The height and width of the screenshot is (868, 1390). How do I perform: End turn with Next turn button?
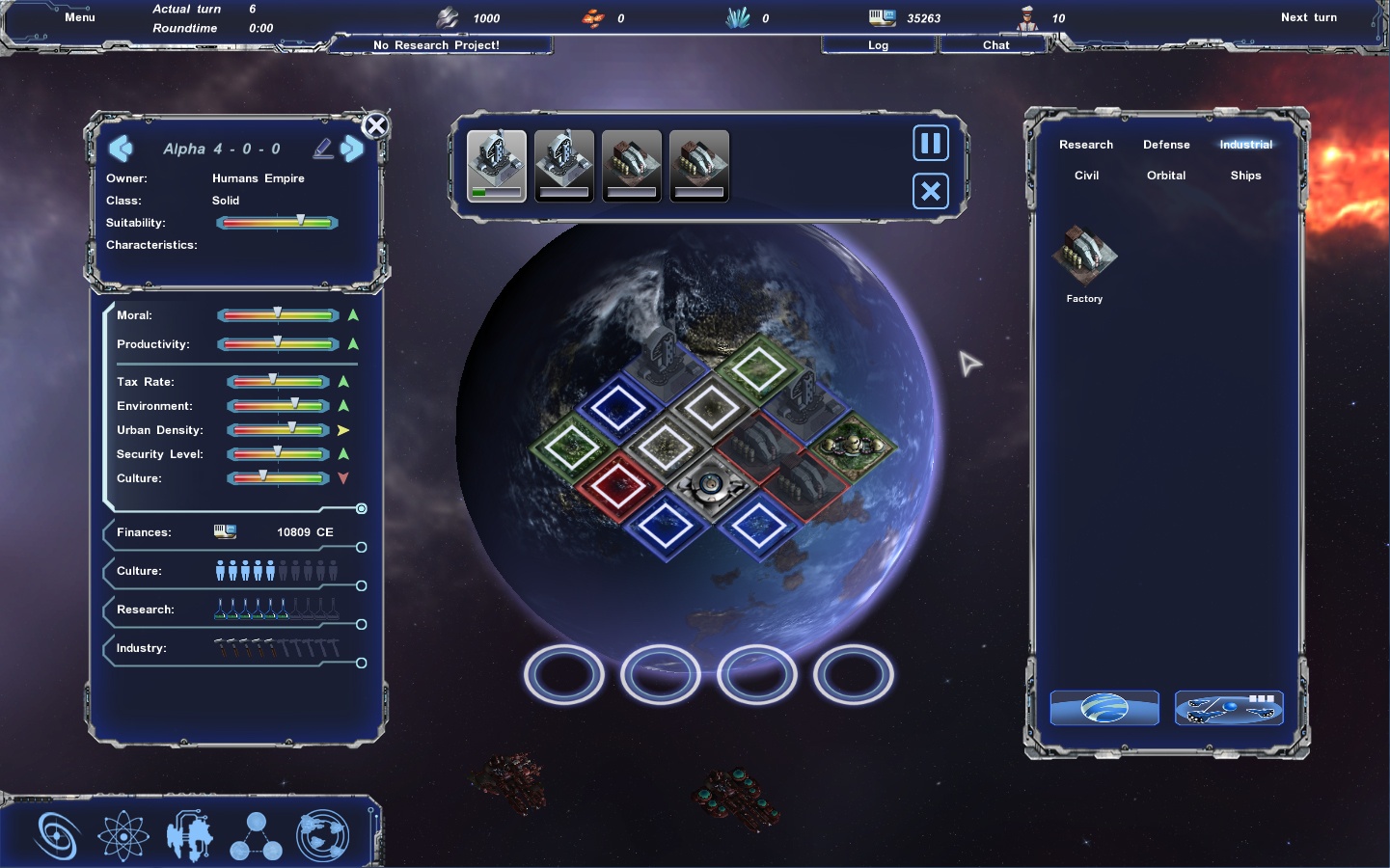pyautogui.click(x=1308, y=17)
